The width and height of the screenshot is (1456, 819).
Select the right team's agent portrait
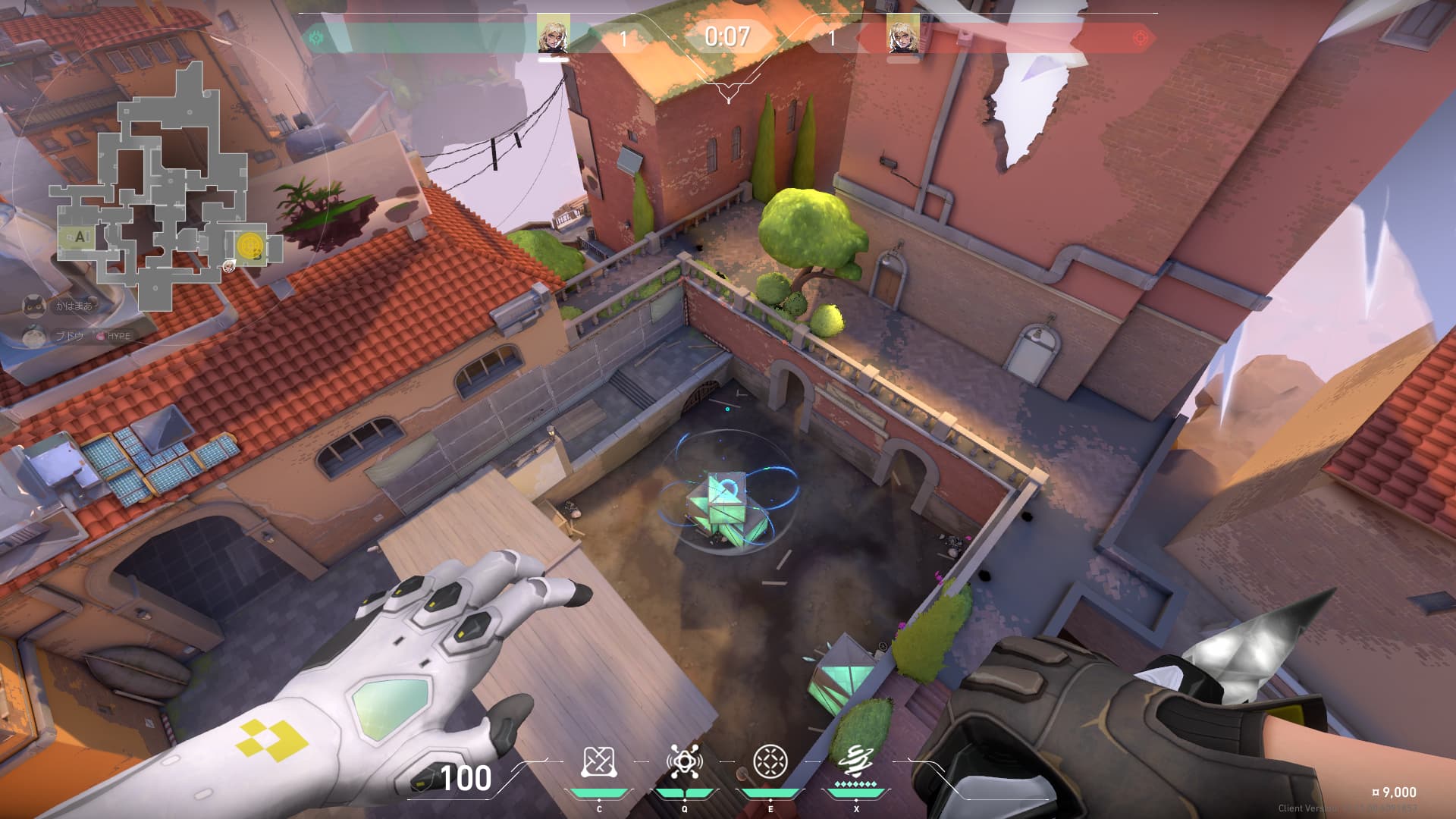(902, 35)
